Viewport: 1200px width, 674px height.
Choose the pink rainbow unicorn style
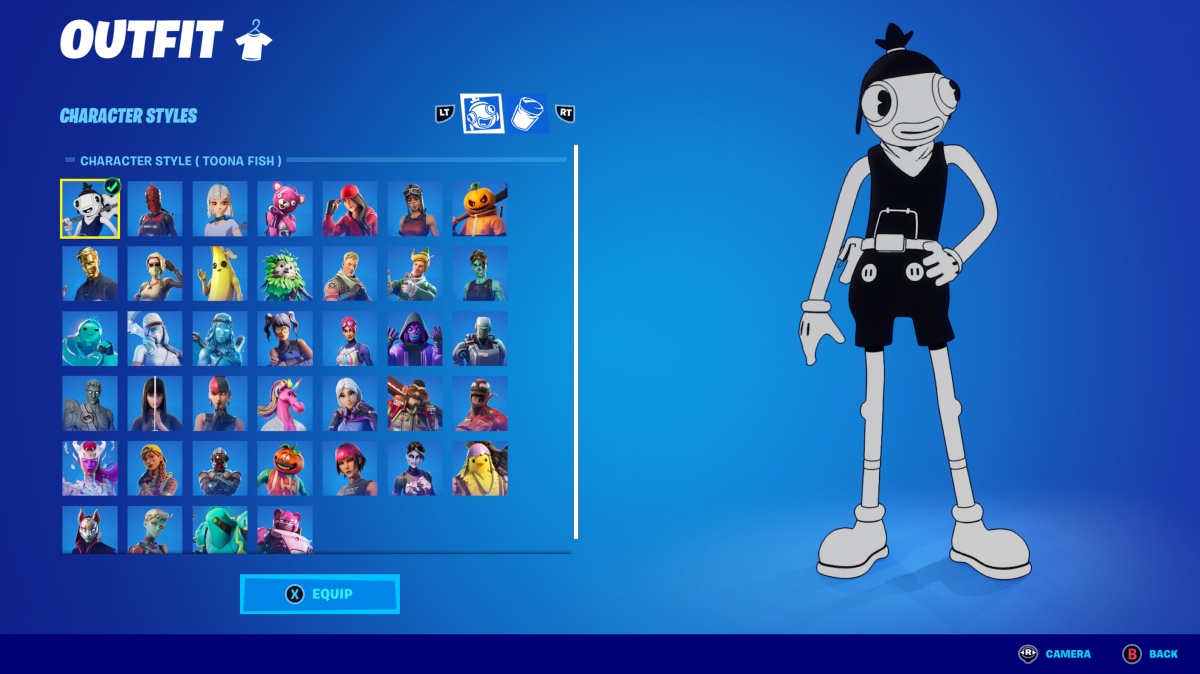click(285, 404)
